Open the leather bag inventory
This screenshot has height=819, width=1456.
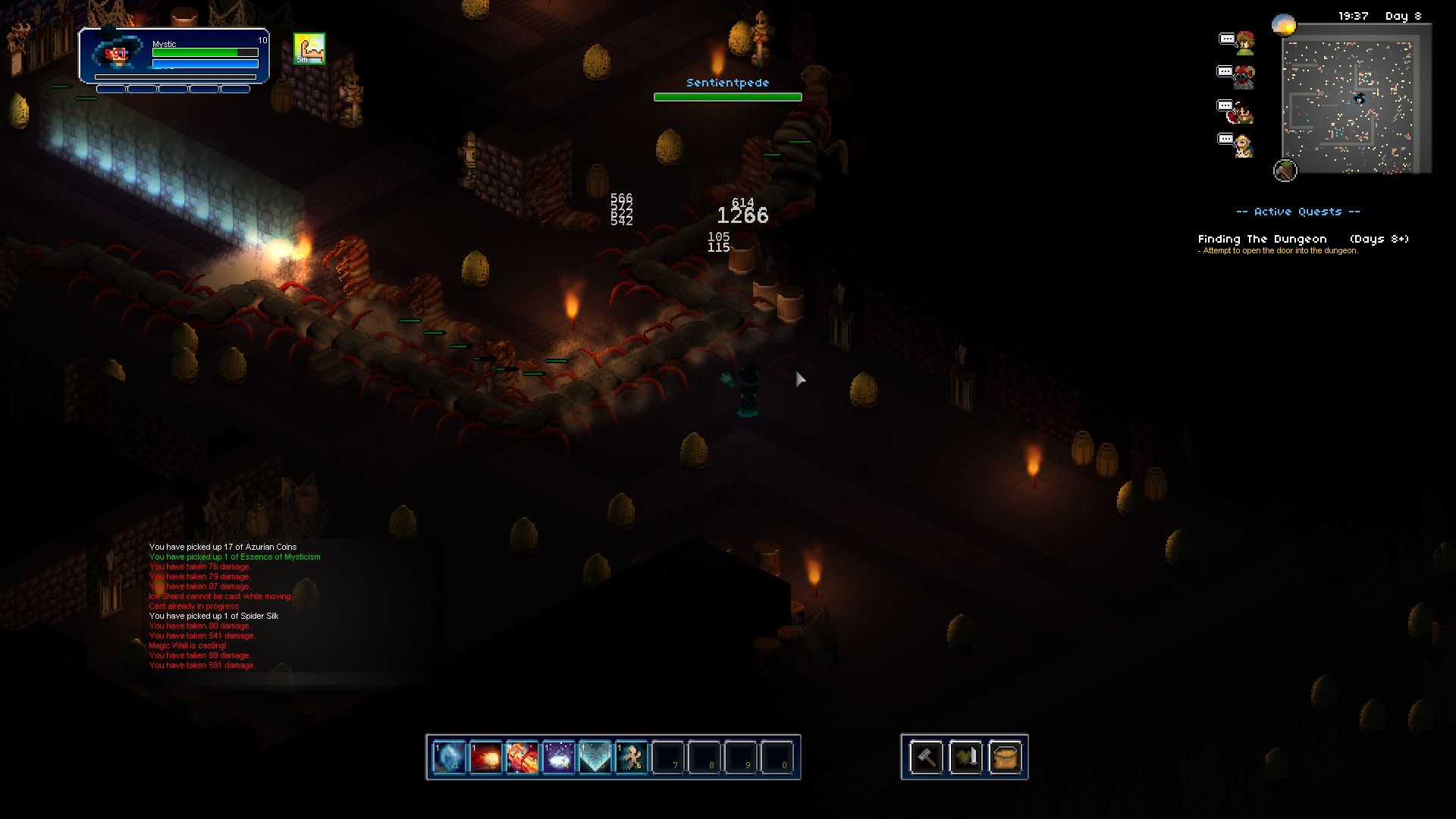[x=1005, y=757]
